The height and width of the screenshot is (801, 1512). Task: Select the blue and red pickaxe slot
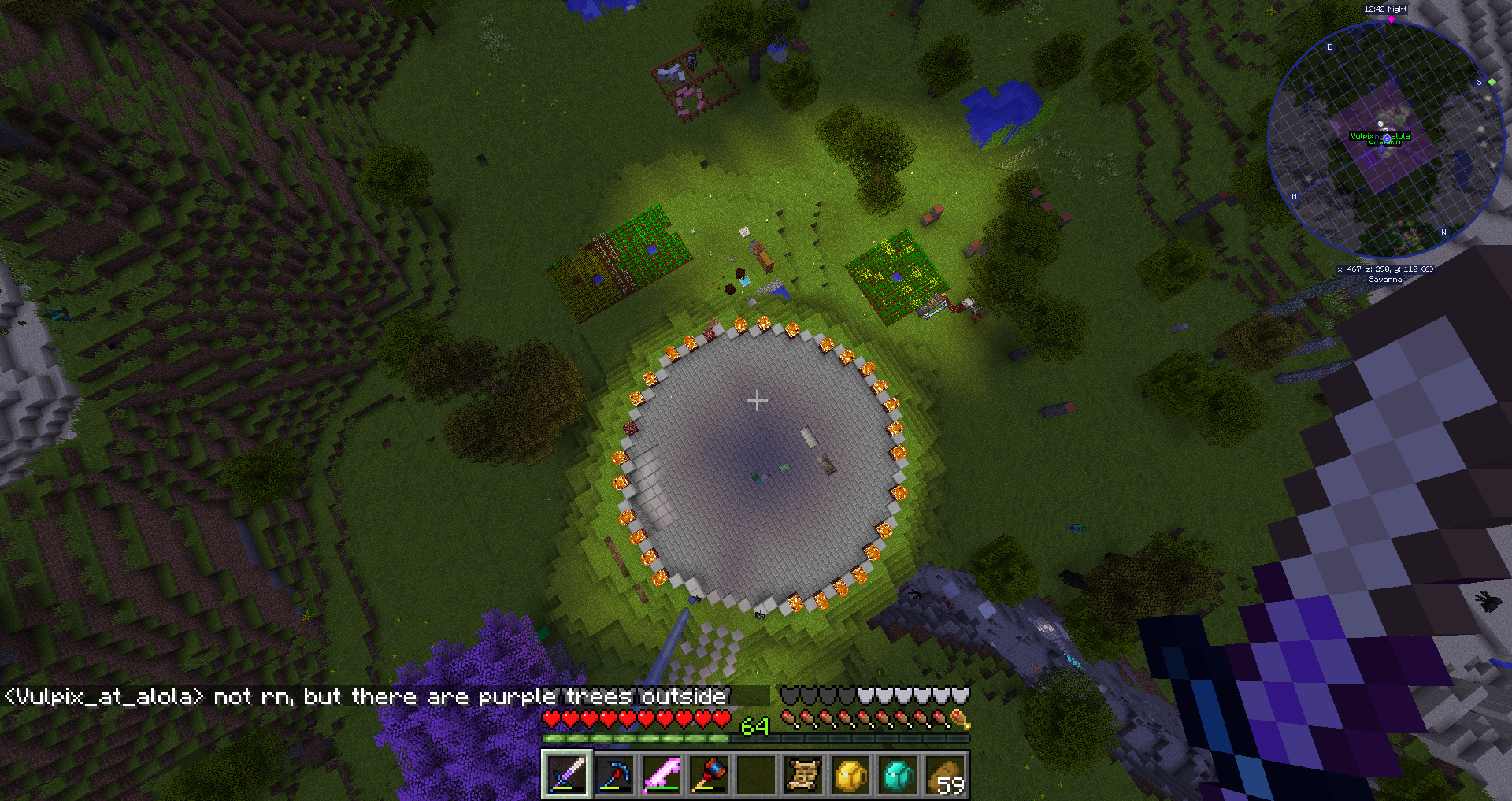point(613,775)
